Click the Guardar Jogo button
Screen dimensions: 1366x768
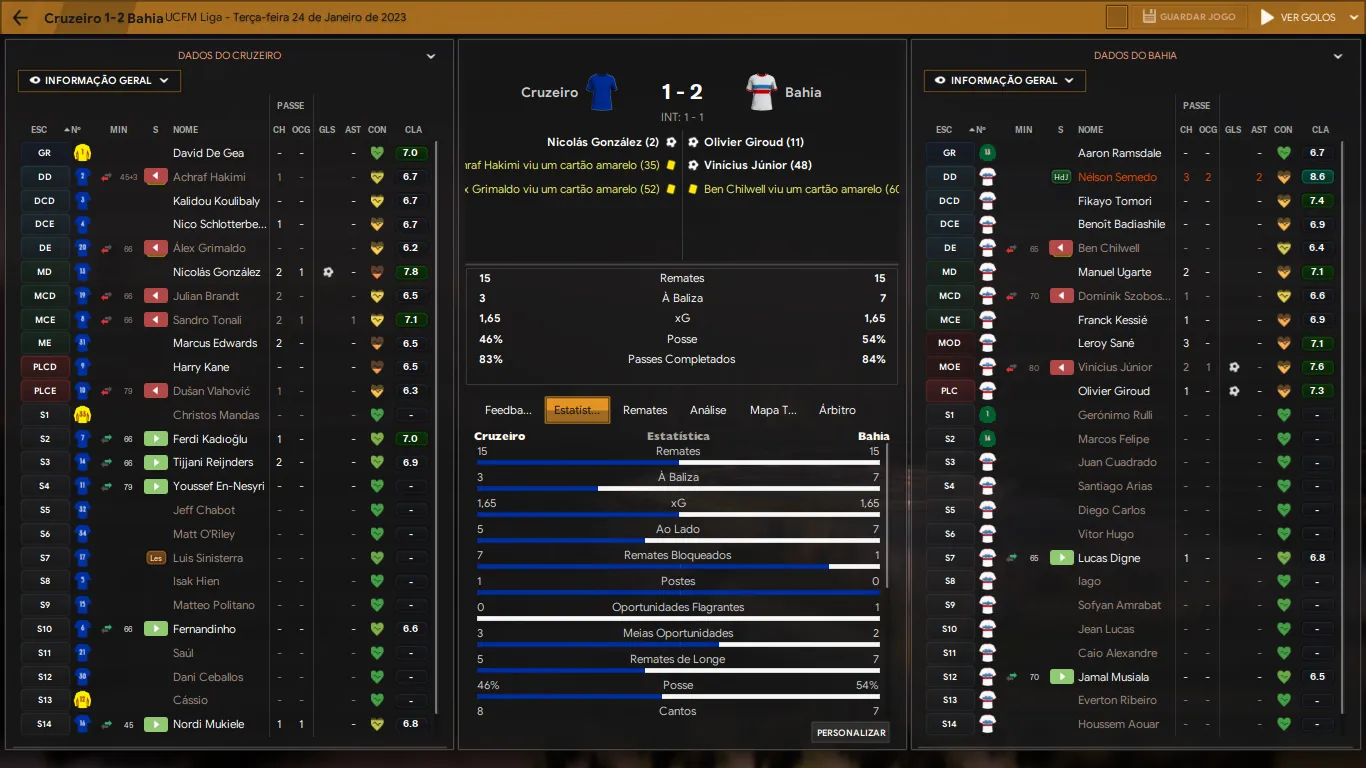[x=1190, y=17]
